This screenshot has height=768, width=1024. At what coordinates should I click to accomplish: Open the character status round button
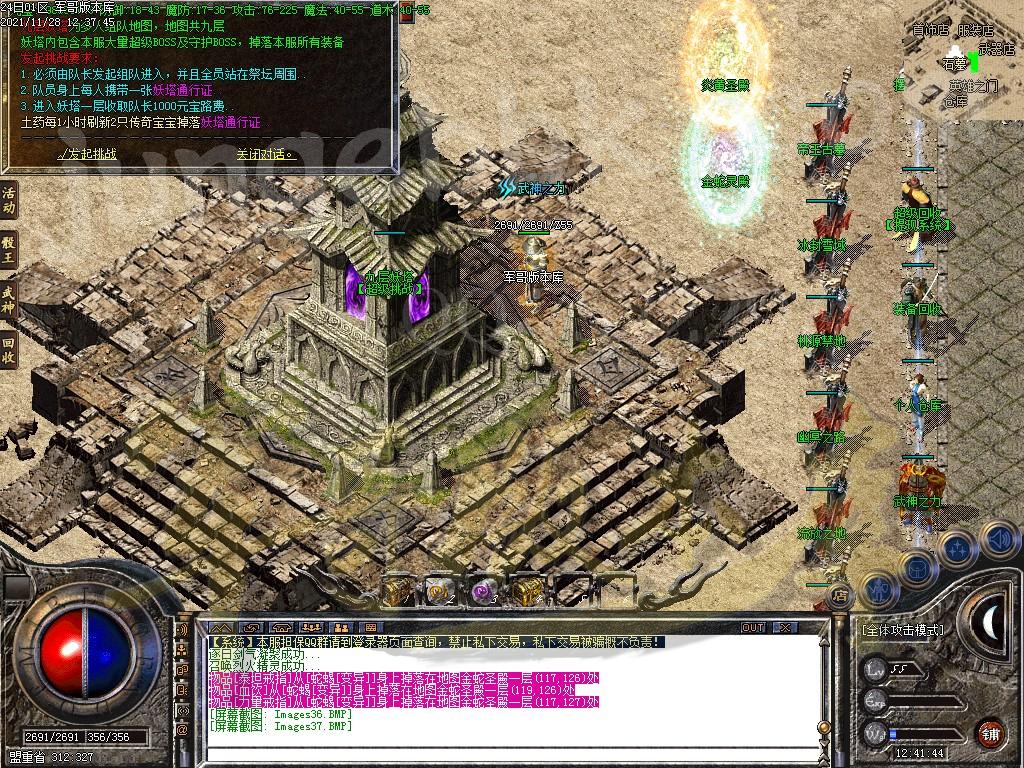[879, 588]
